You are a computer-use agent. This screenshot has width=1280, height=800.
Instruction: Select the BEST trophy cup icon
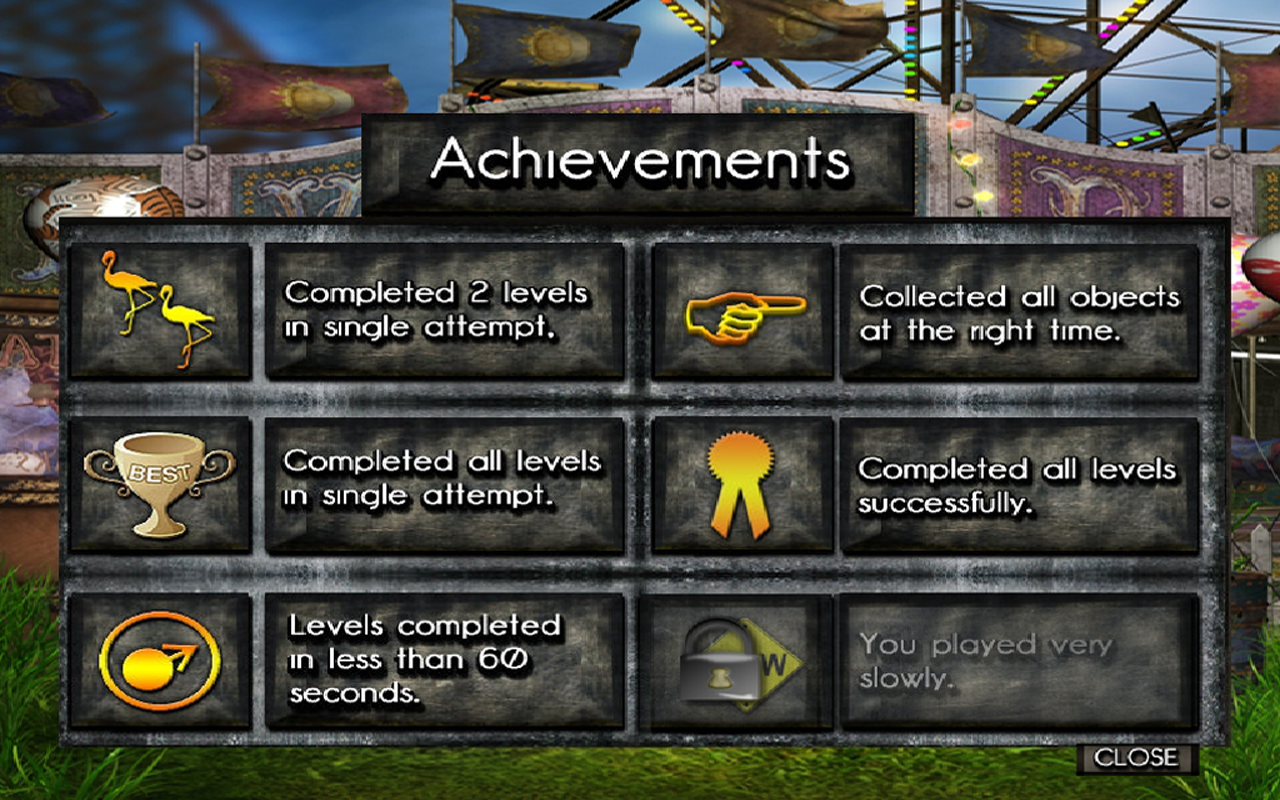[x=159, y=484]
